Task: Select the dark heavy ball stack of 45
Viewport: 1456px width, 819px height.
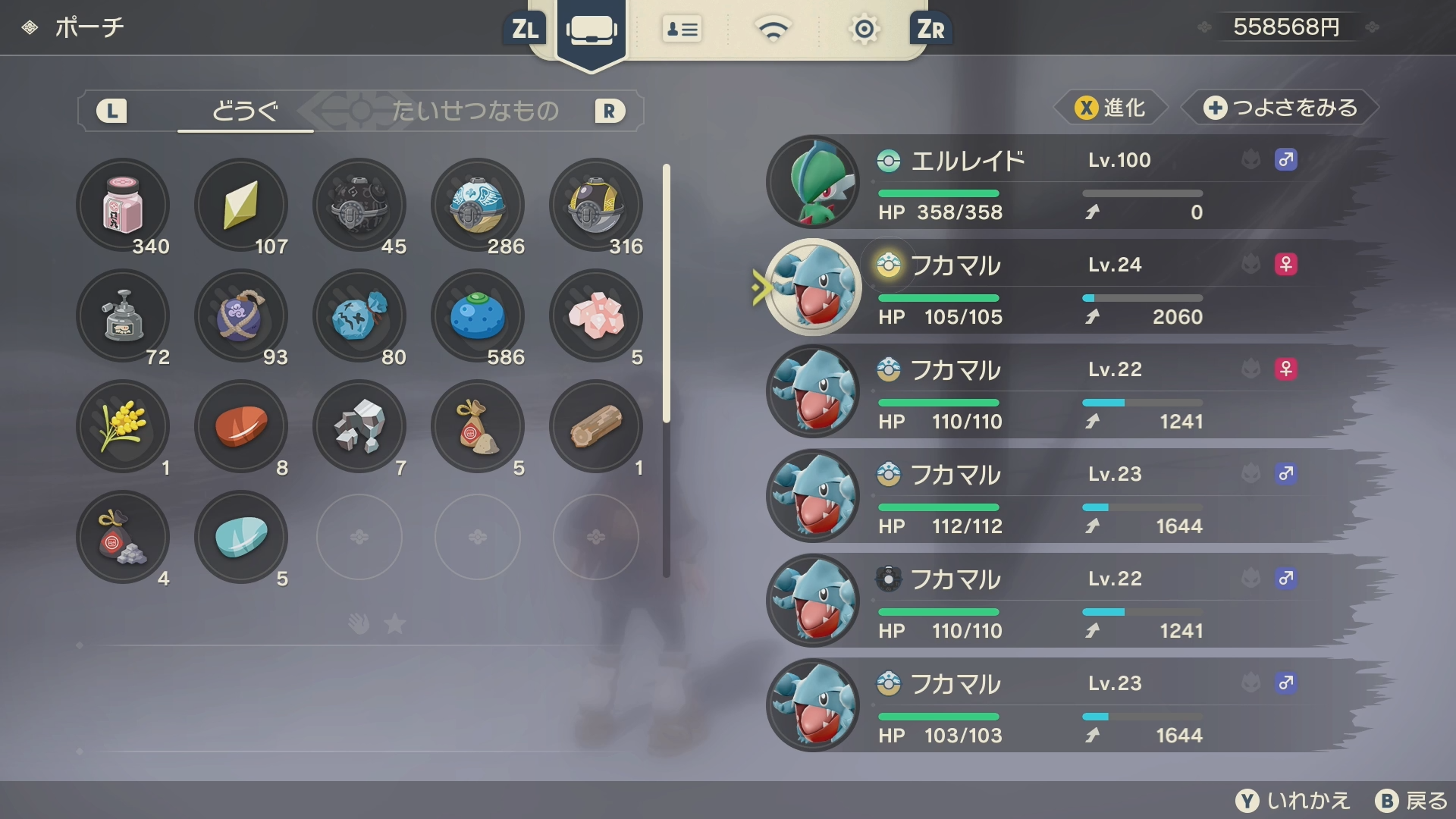Action: tap(359, 205)
